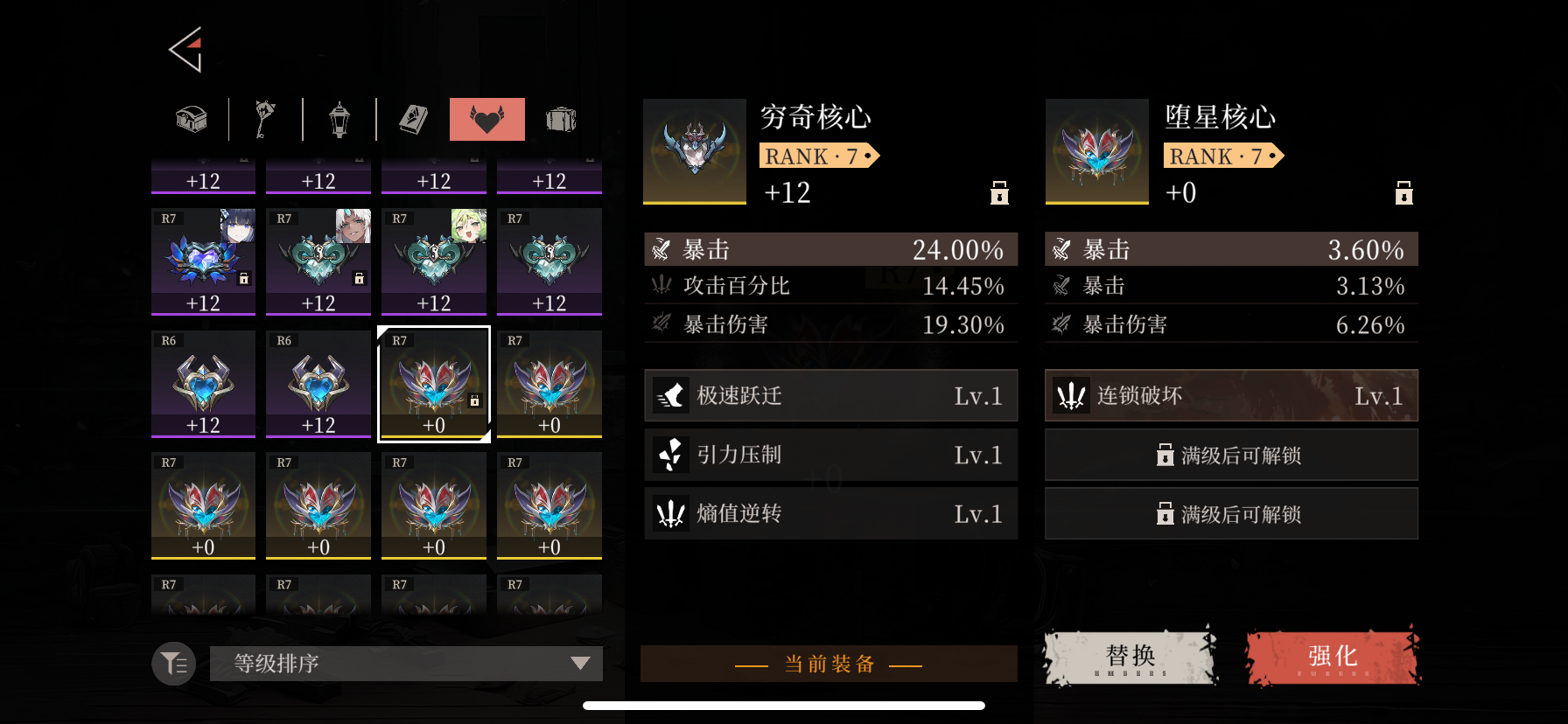Open the chest category tab icon
This screenshot has width=1568, height=724.
point(189,119)
